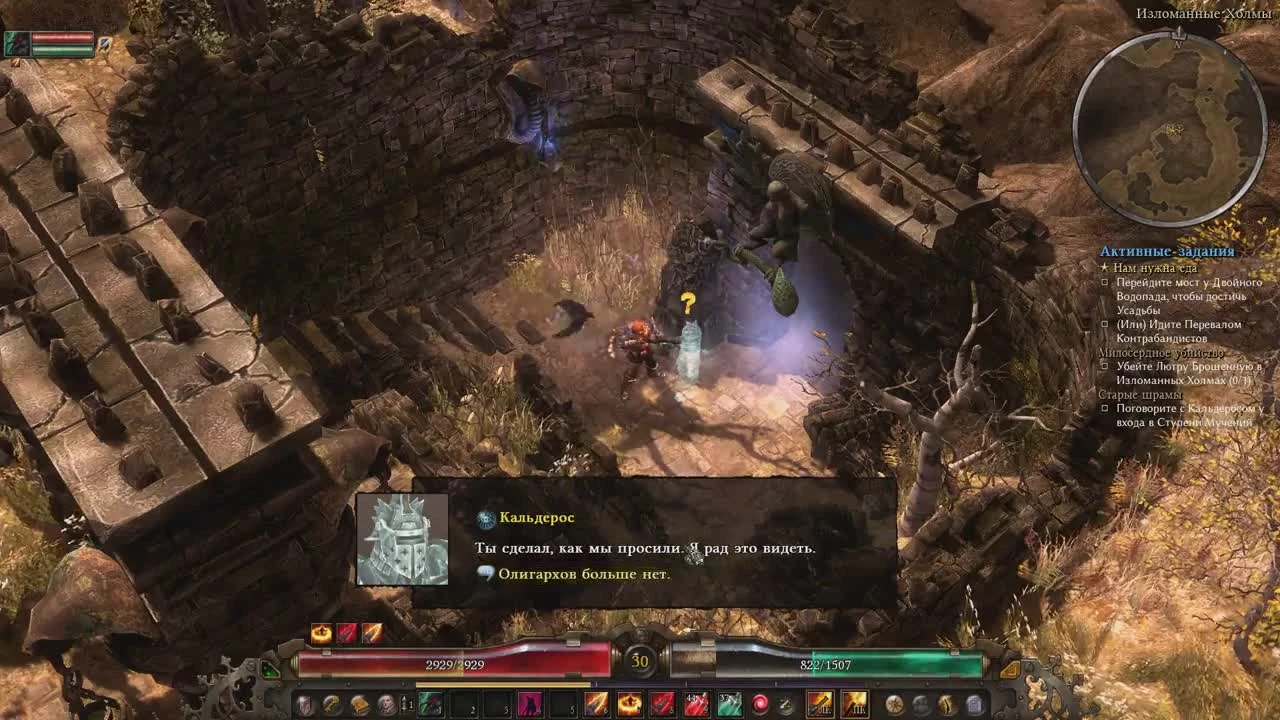Viewport: 1280px width, 720px height.
Task: Dismiss the leftmost buff icon above the health bar
Action: click(x=320, y=631)
